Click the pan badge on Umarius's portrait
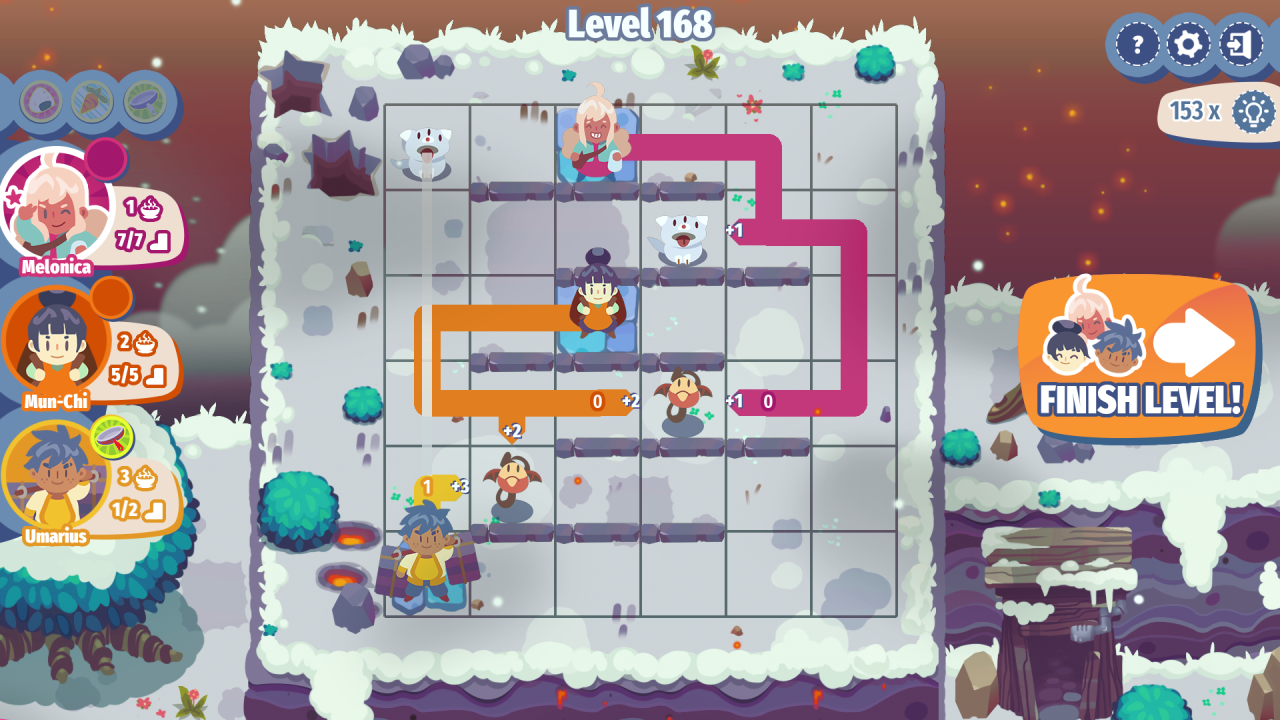Viewport: 1280px width, 720px height. pyautogui.click(x=112, y=437)
